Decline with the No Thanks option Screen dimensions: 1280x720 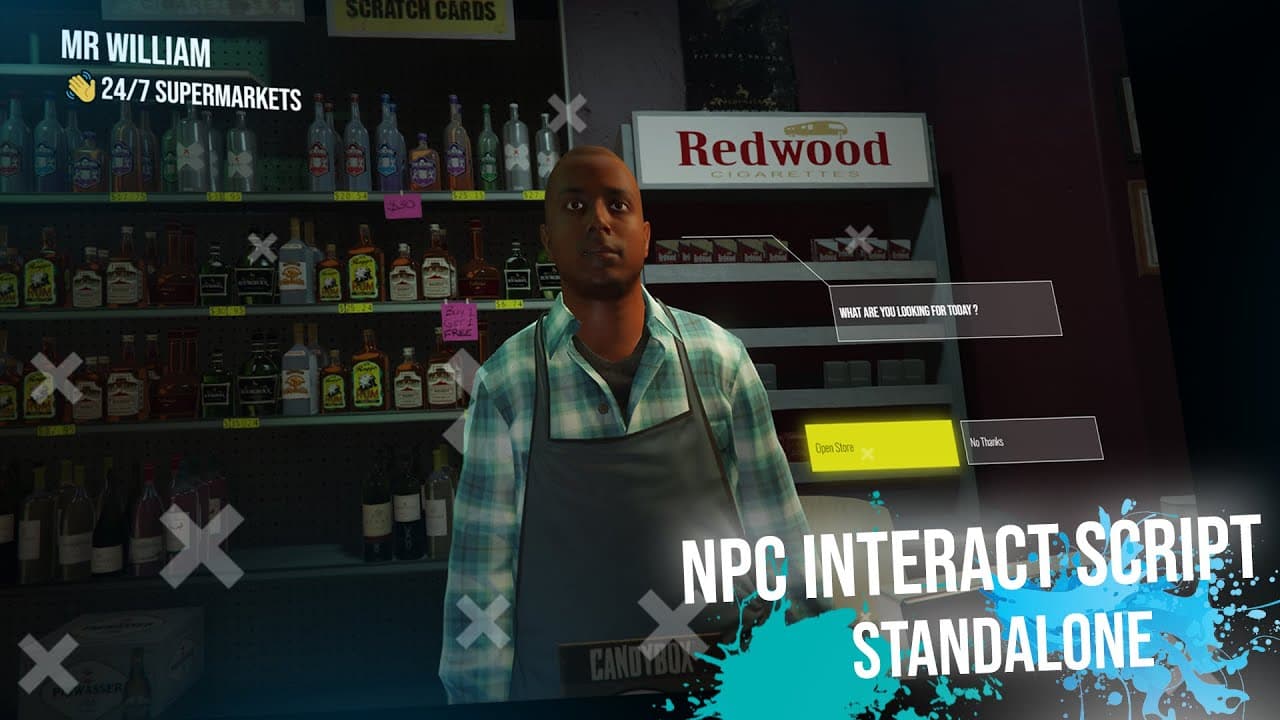tap(1031, 440)
